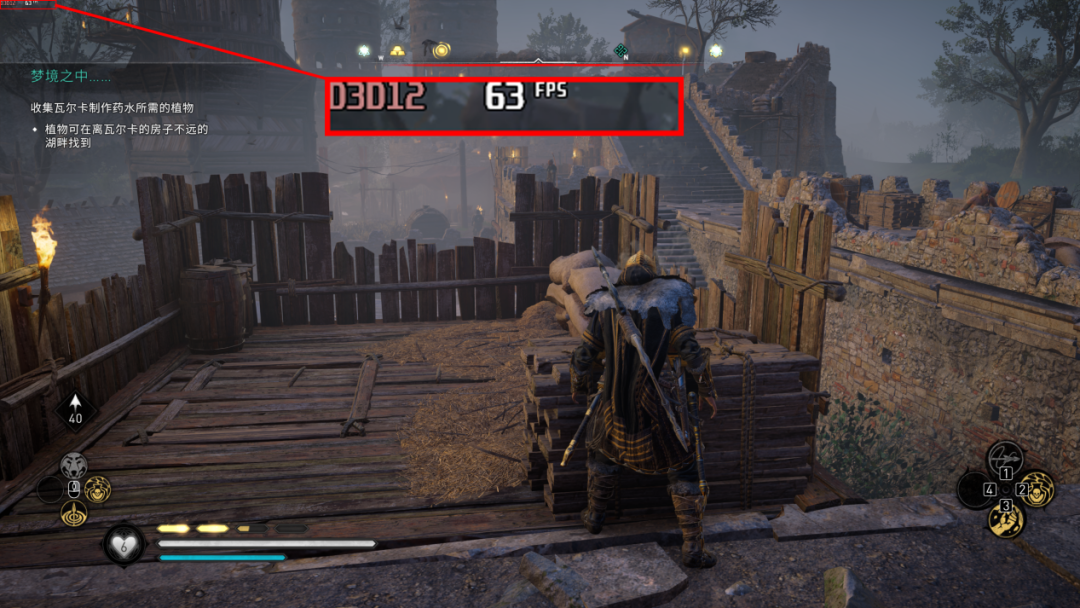Use the heart ration icon showing 6
The height and width of the screenshot is (608, 1080).
click(124, 545)
